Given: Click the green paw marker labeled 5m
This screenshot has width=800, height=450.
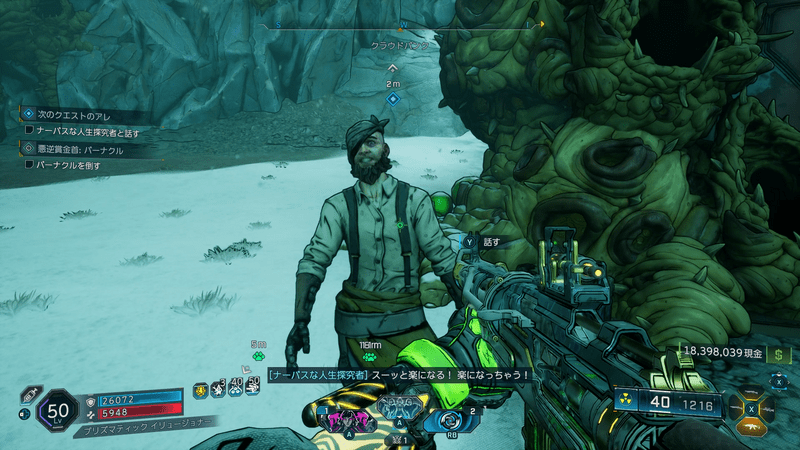Looking at the screenshot, I should pos(258,355).
